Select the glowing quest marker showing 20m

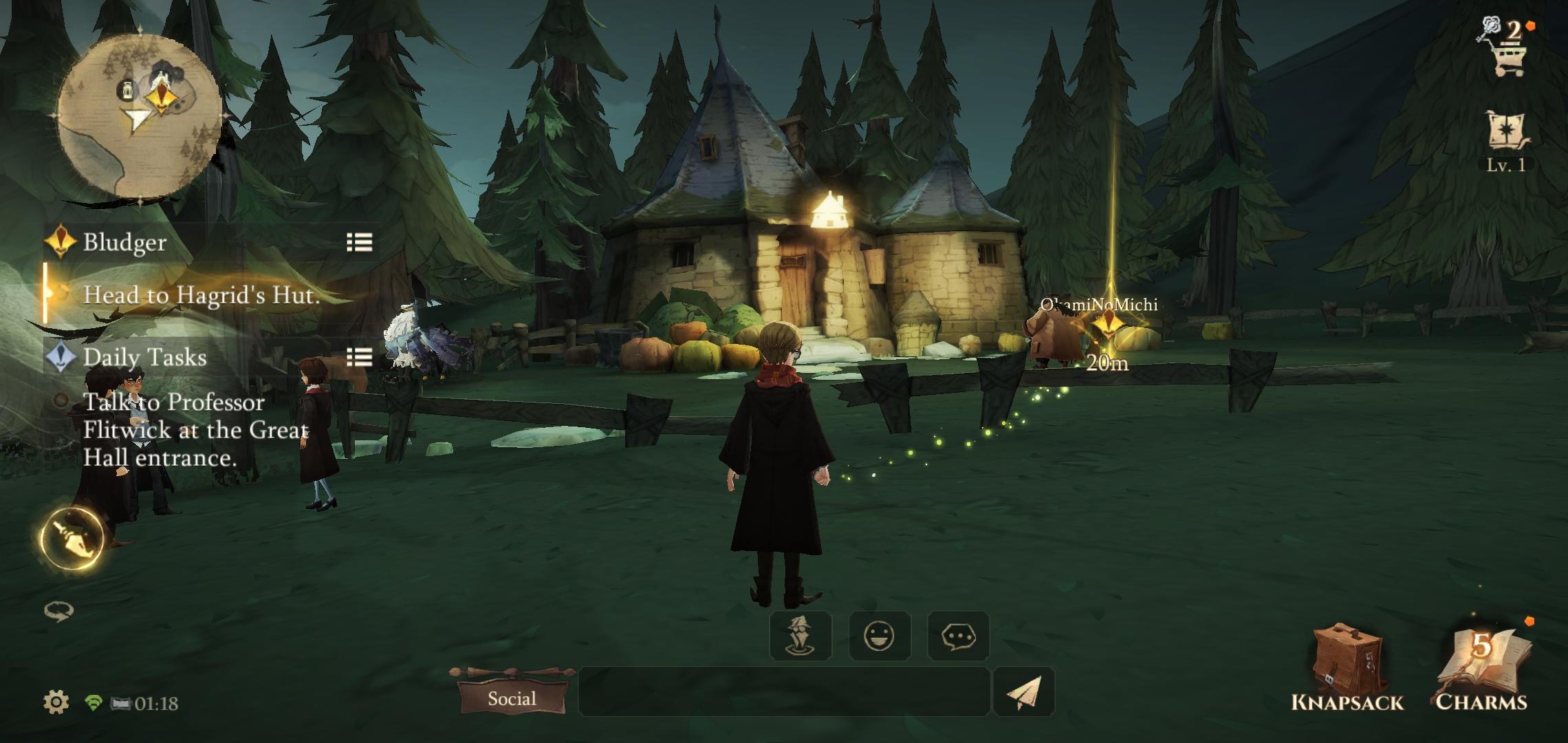click(x=1105, y=325)
